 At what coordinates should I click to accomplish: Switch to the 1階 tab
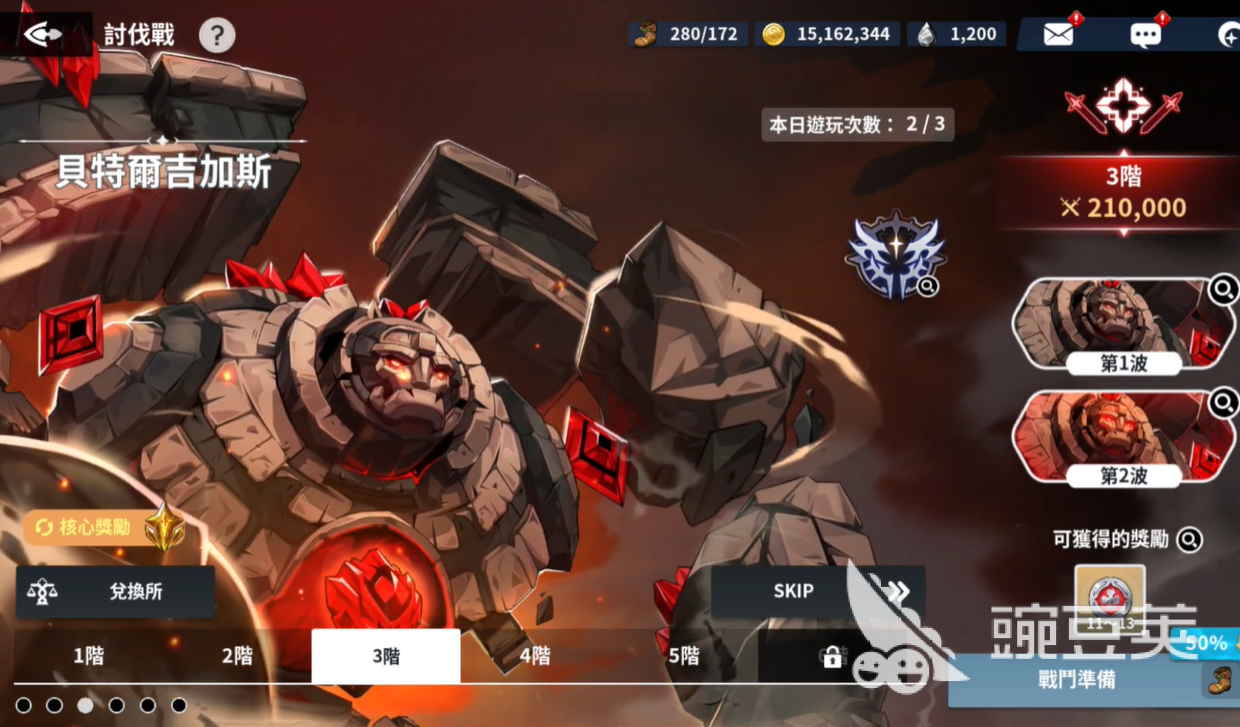click(x=88, y=656)
